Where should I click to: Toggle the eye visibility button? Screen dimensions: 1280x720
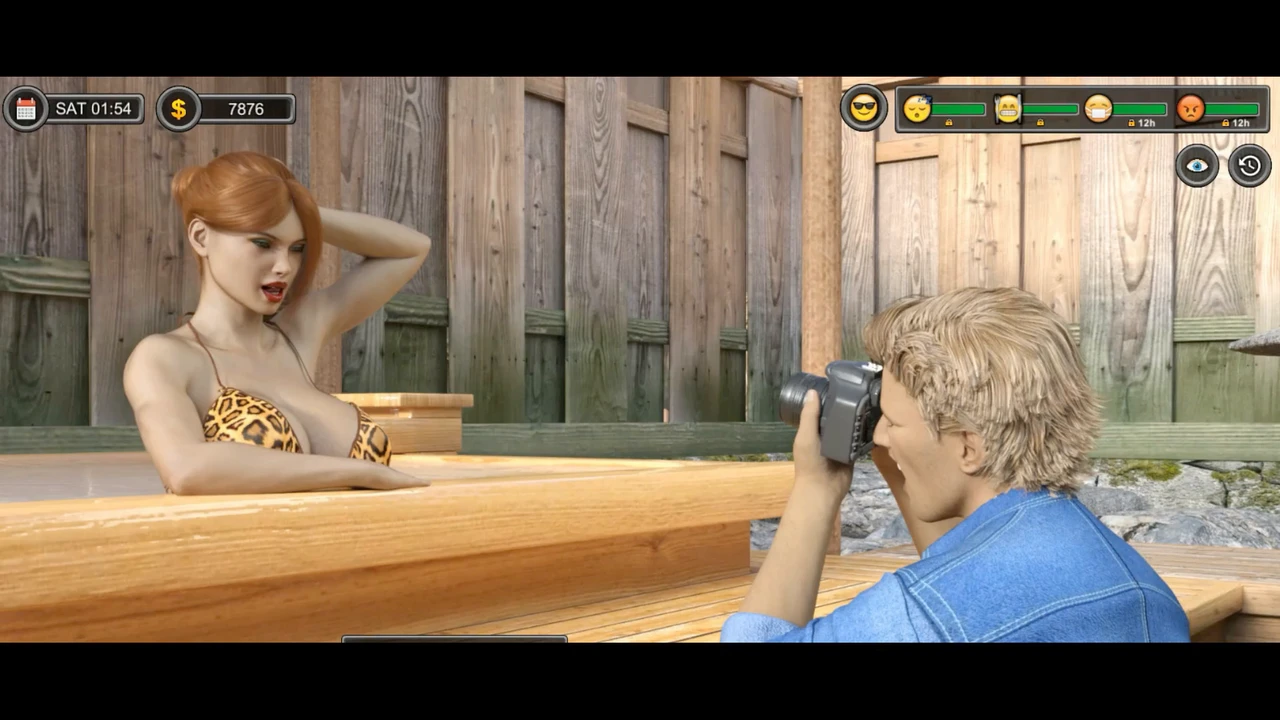click(x=1197, y=166)
